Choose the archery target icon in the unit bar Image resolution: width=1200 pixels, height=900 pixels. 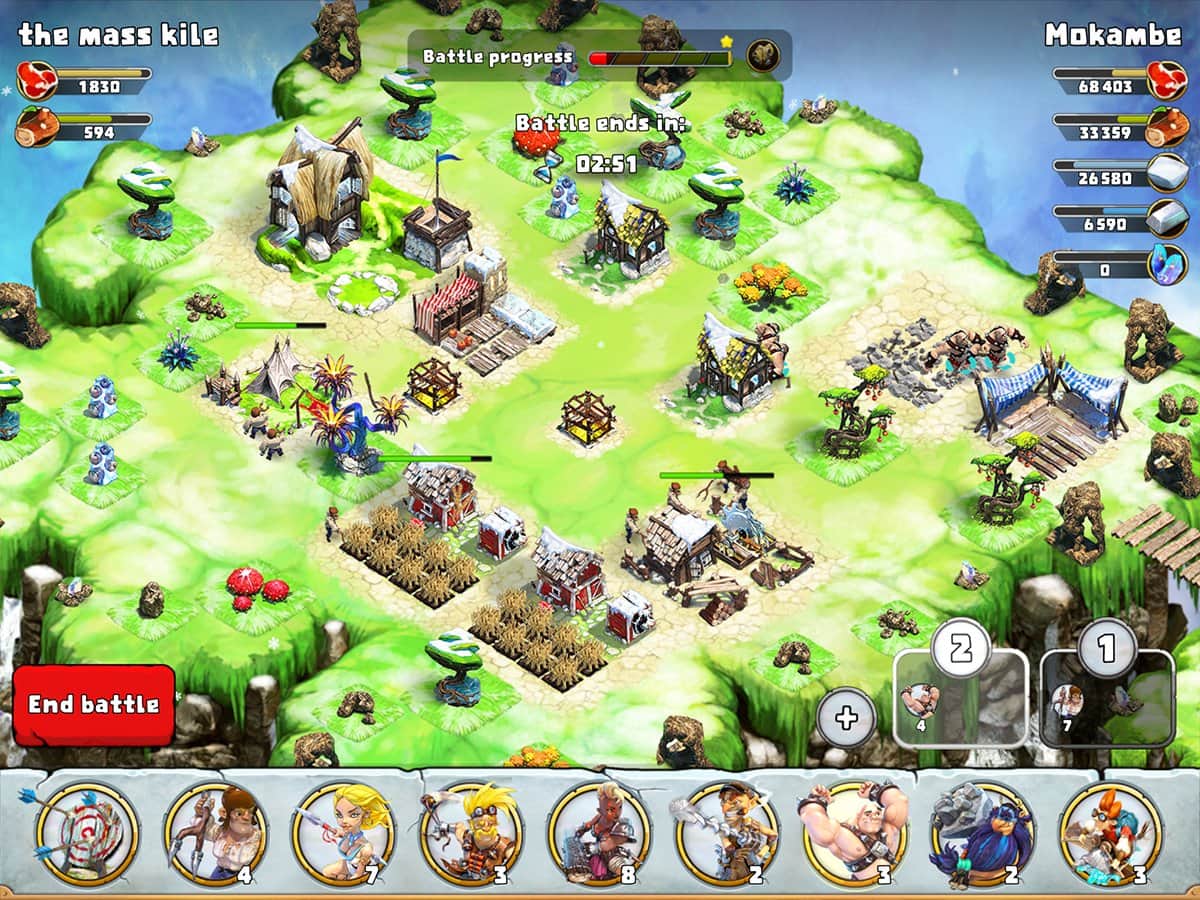[x=87, y=832]
